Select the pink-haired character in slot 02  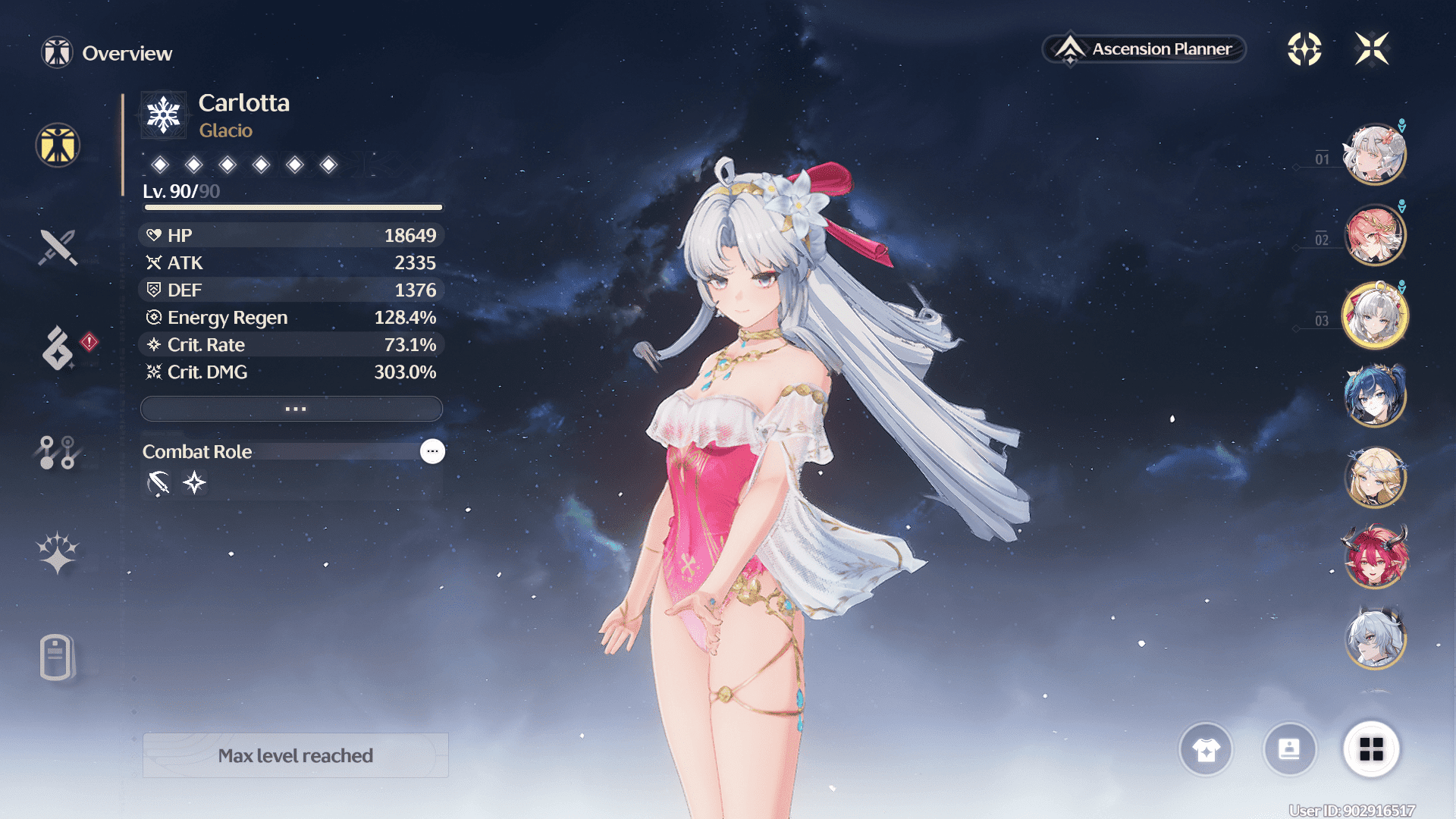tap(1375, 236)
